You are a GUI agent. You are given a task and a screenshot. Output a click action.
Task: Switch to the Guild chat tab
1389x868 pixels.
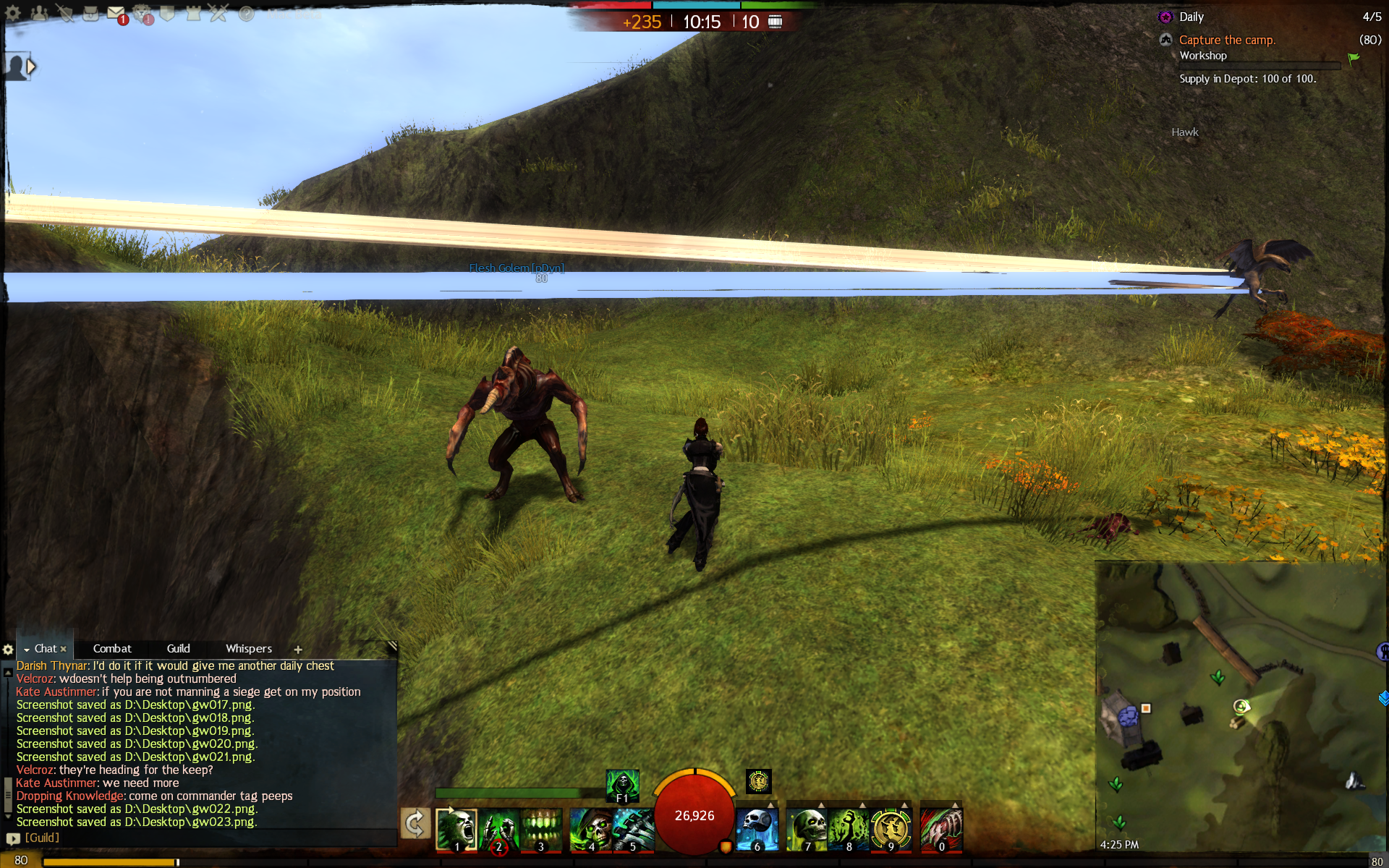(x=178, y=649)
